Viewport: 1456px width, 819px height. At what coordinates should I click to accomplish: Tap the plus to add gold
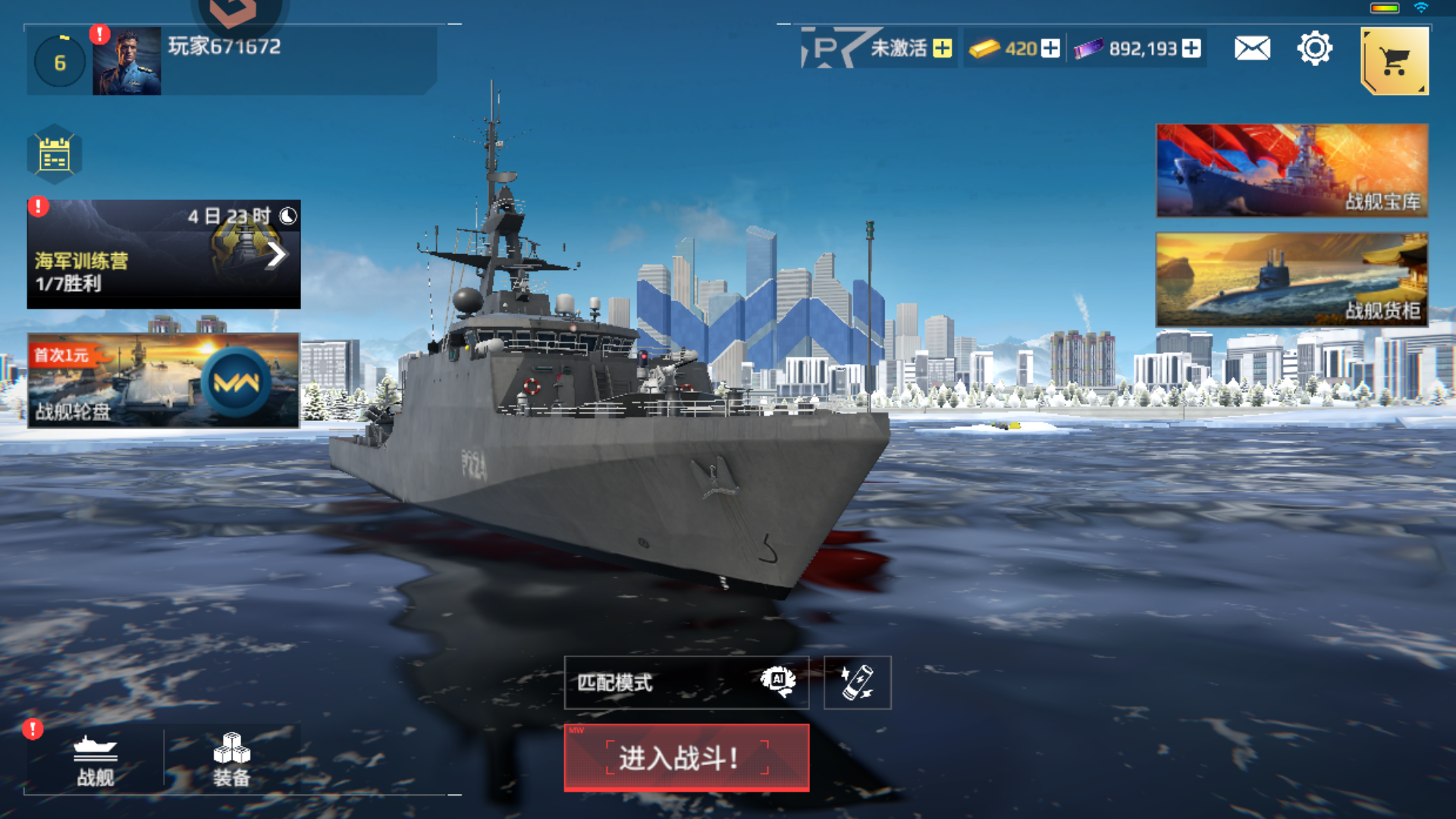pyautogui.click(x=1049, y=49)
